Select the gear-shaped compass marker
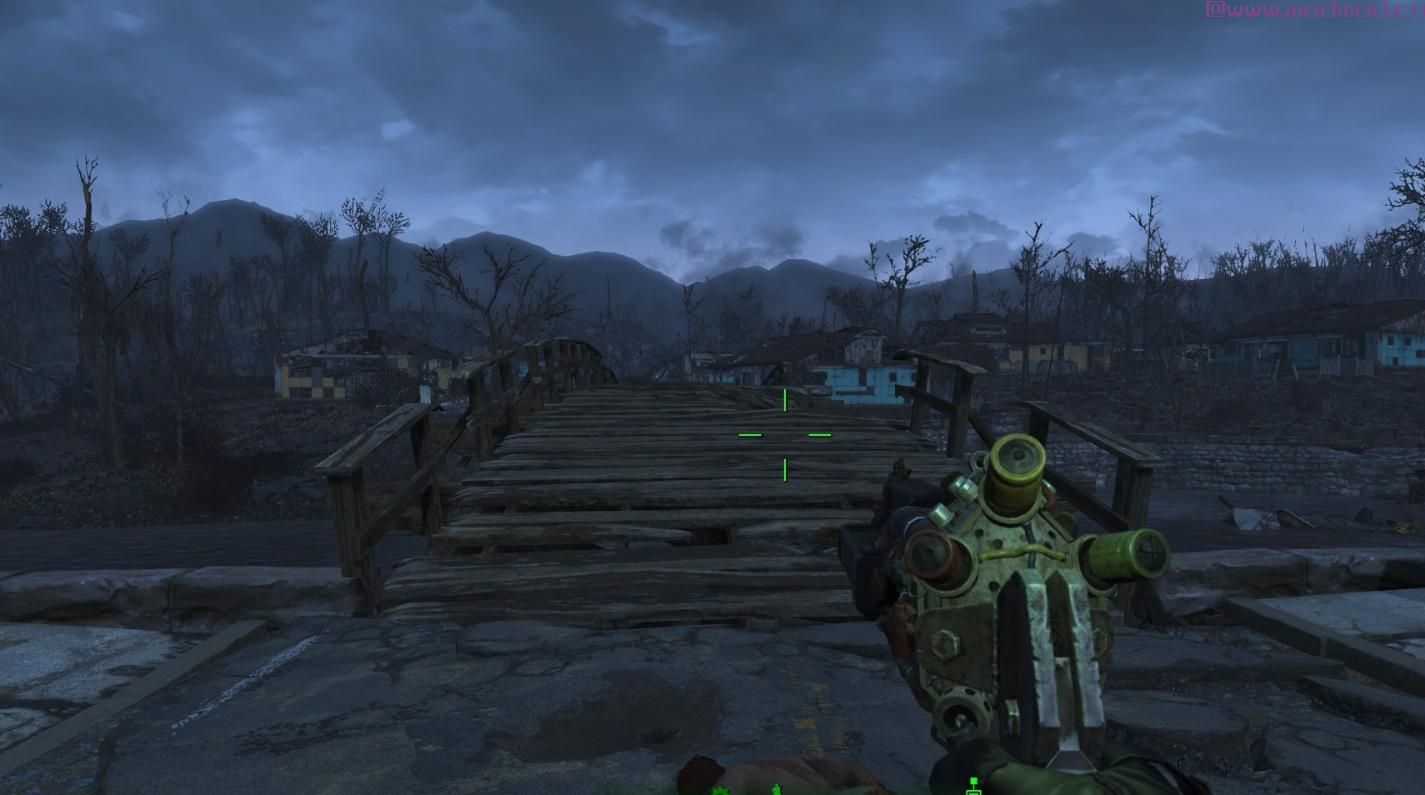Image resolution: width=1425 pixels, height=795 pixels. (x=720, y=790)
